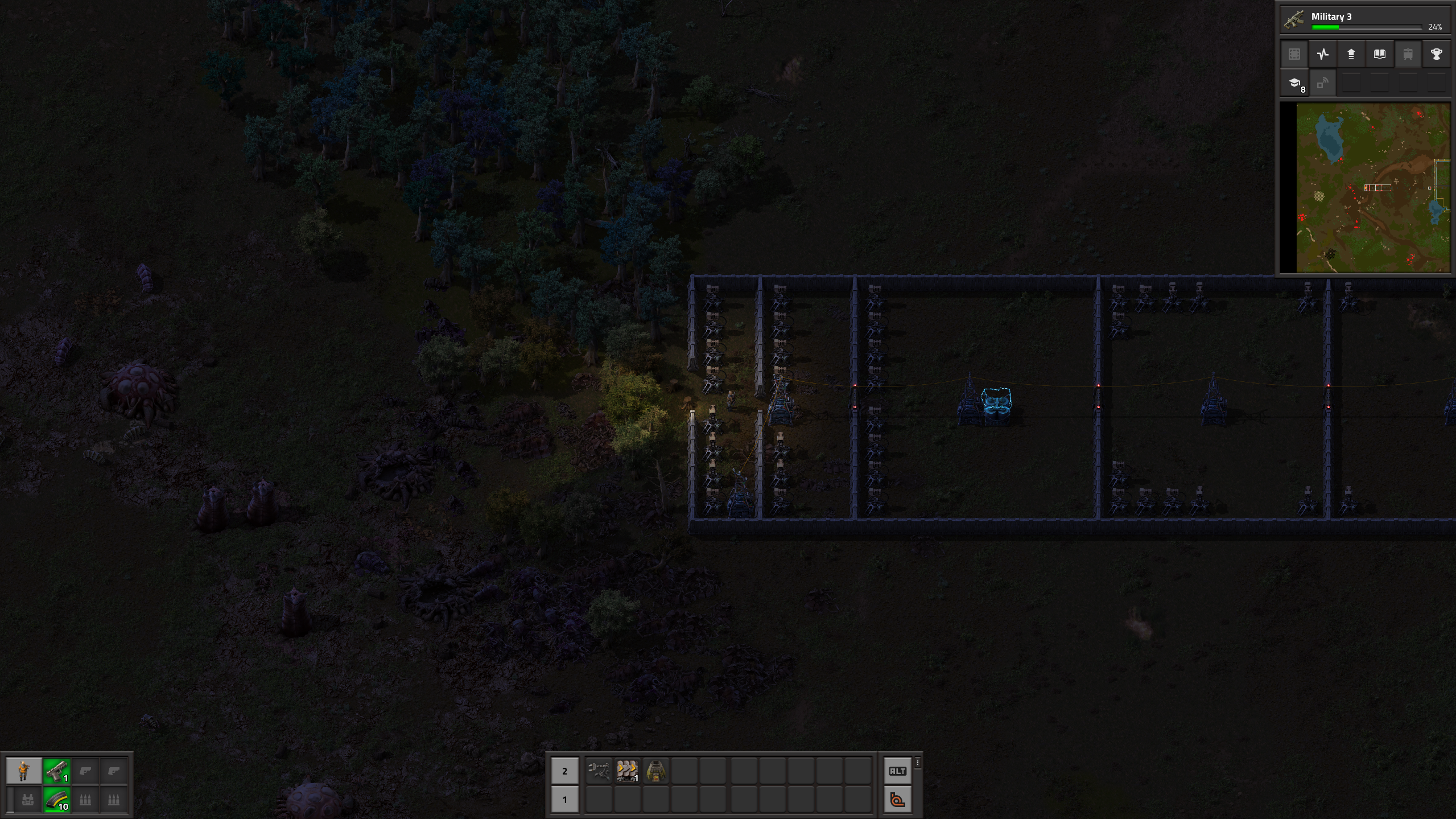The image size is (1456, 819).
Task: Select the transport belt quickbar slot
Action: coord(627,771)
